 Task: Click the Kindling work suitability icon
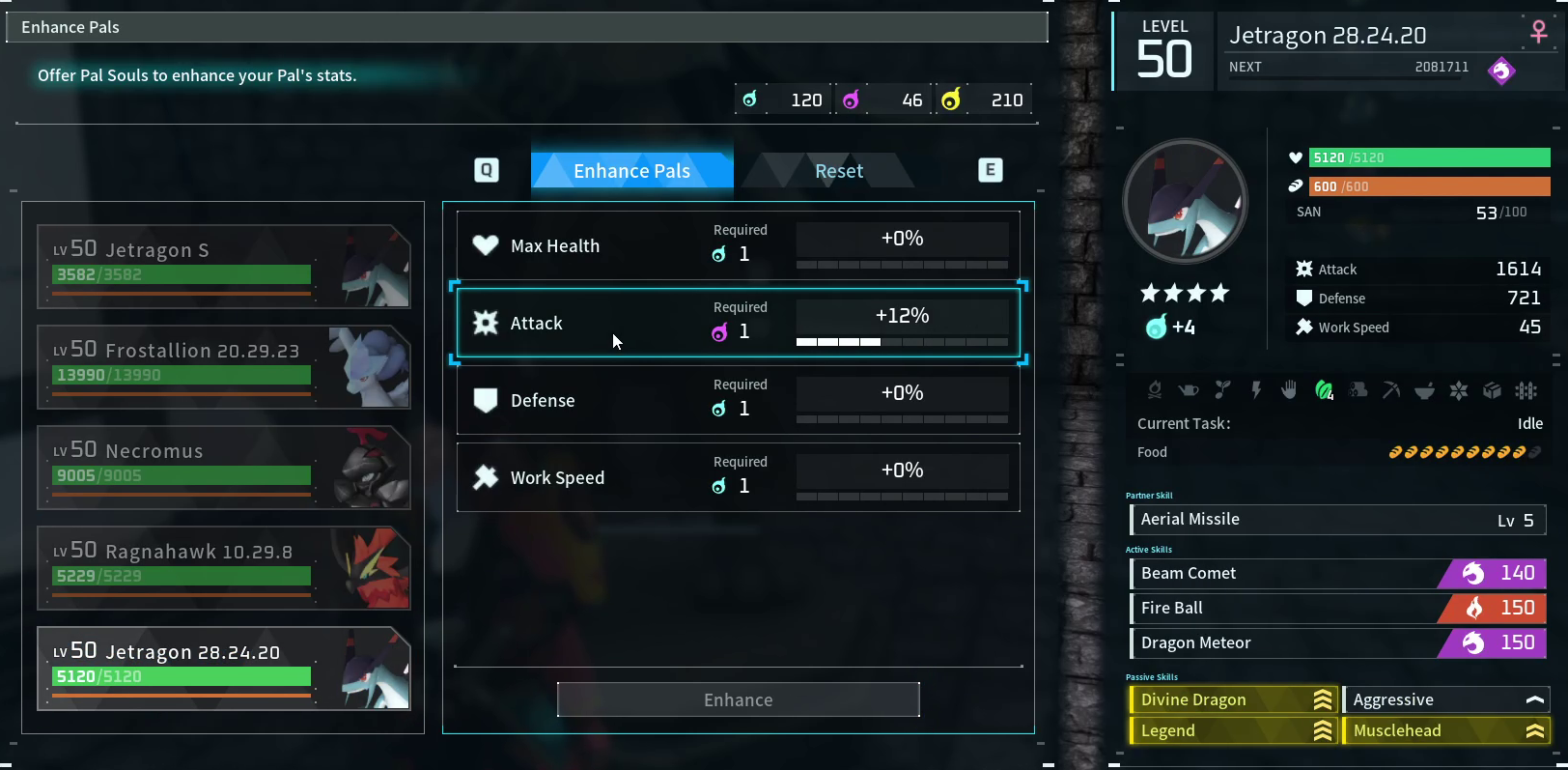(x=1156, y=390)
